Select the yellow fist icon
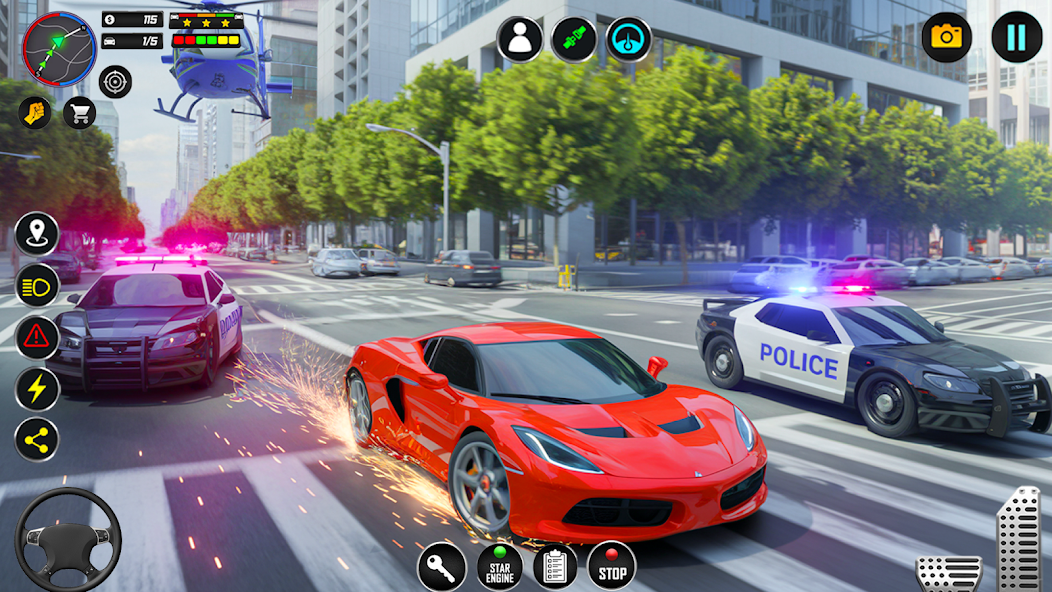Image resolution: width=1052 pixels, height=592 pixels. pos(35,112)
